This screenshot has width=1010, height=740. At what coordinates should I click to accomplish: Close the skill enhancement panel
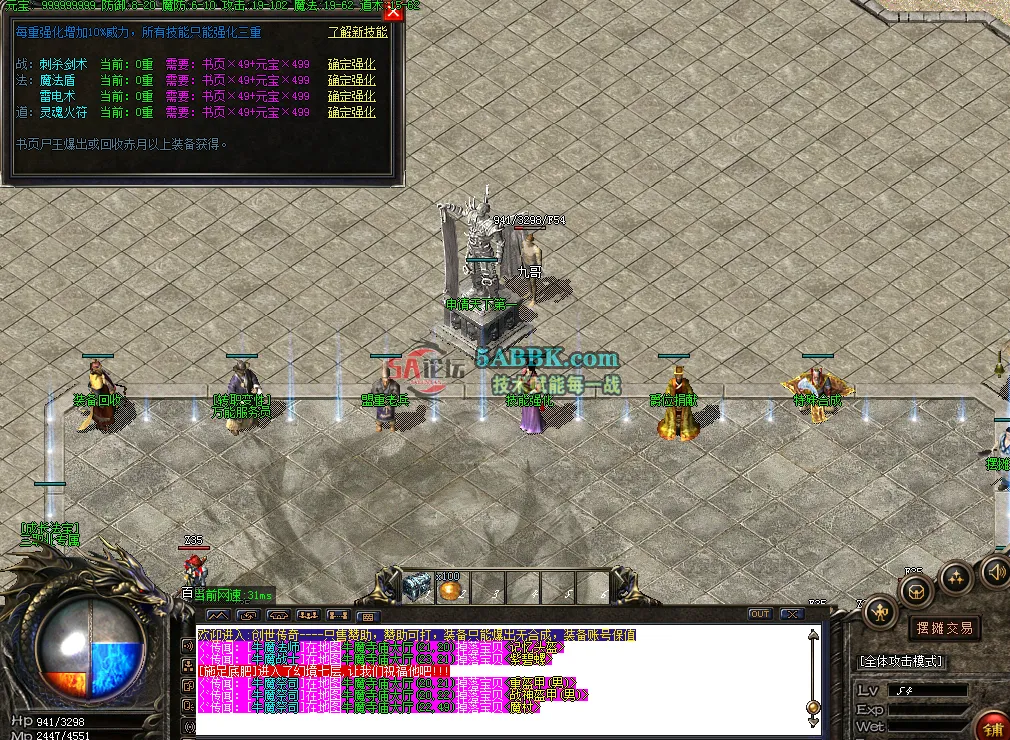(x=393, y=12)
